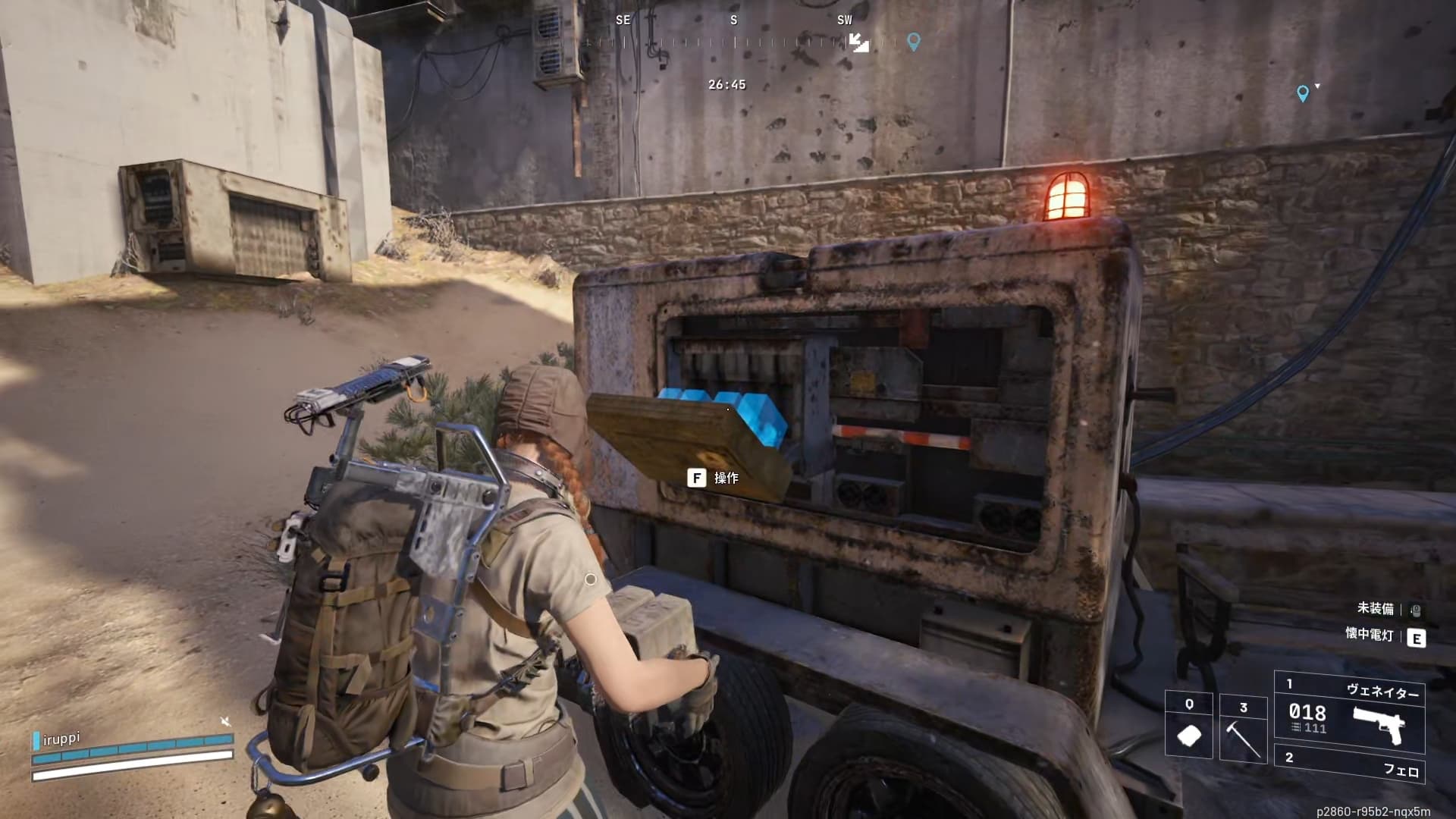Click the blue waypoint pin in the world view
Image resolution: width=1456 pixels, height=819 pixels.
[x=1303, y=93]
